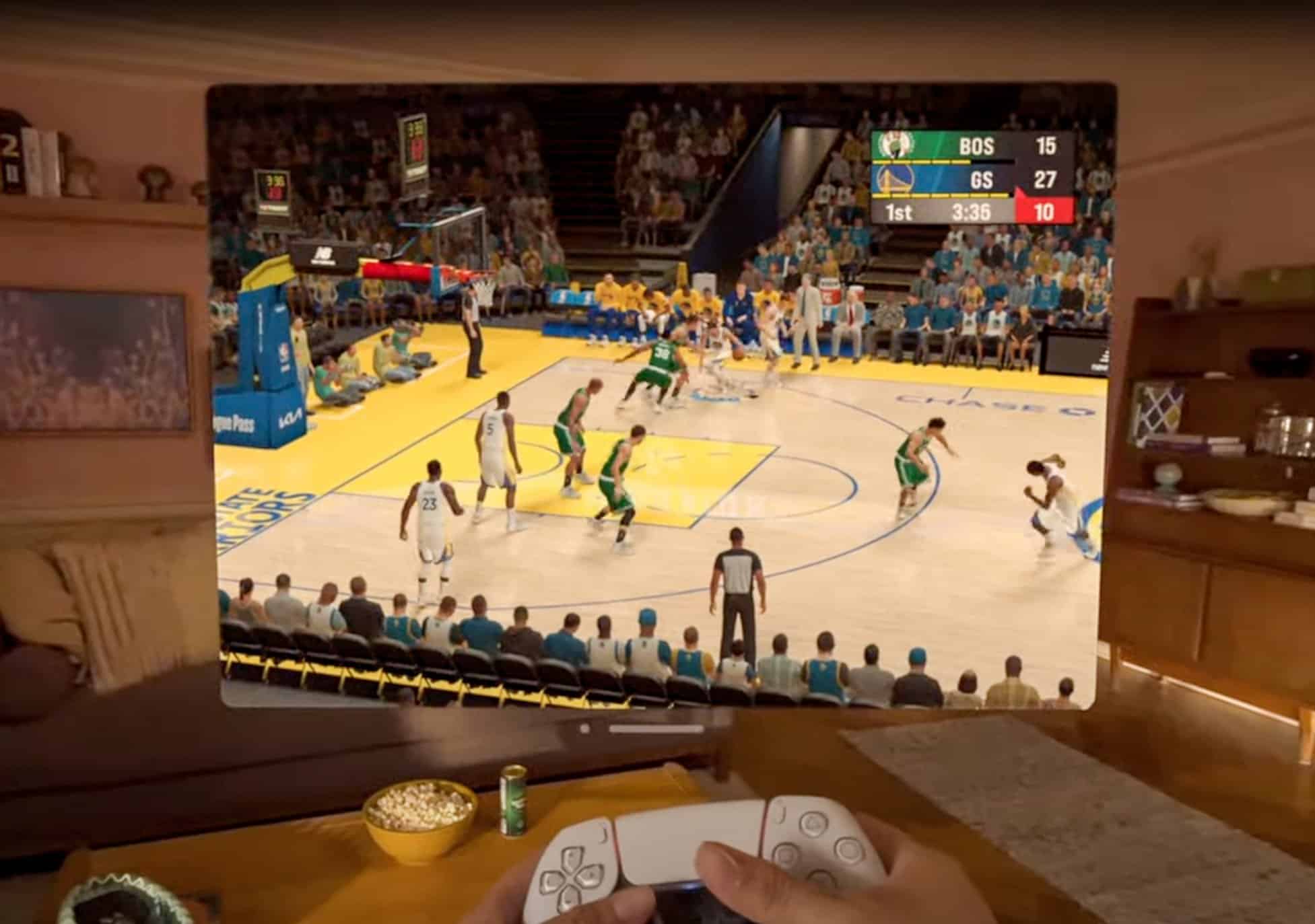Click the BOS 15 score entry
Viewport: 1315px width, 924px height.
(1048, 145)
